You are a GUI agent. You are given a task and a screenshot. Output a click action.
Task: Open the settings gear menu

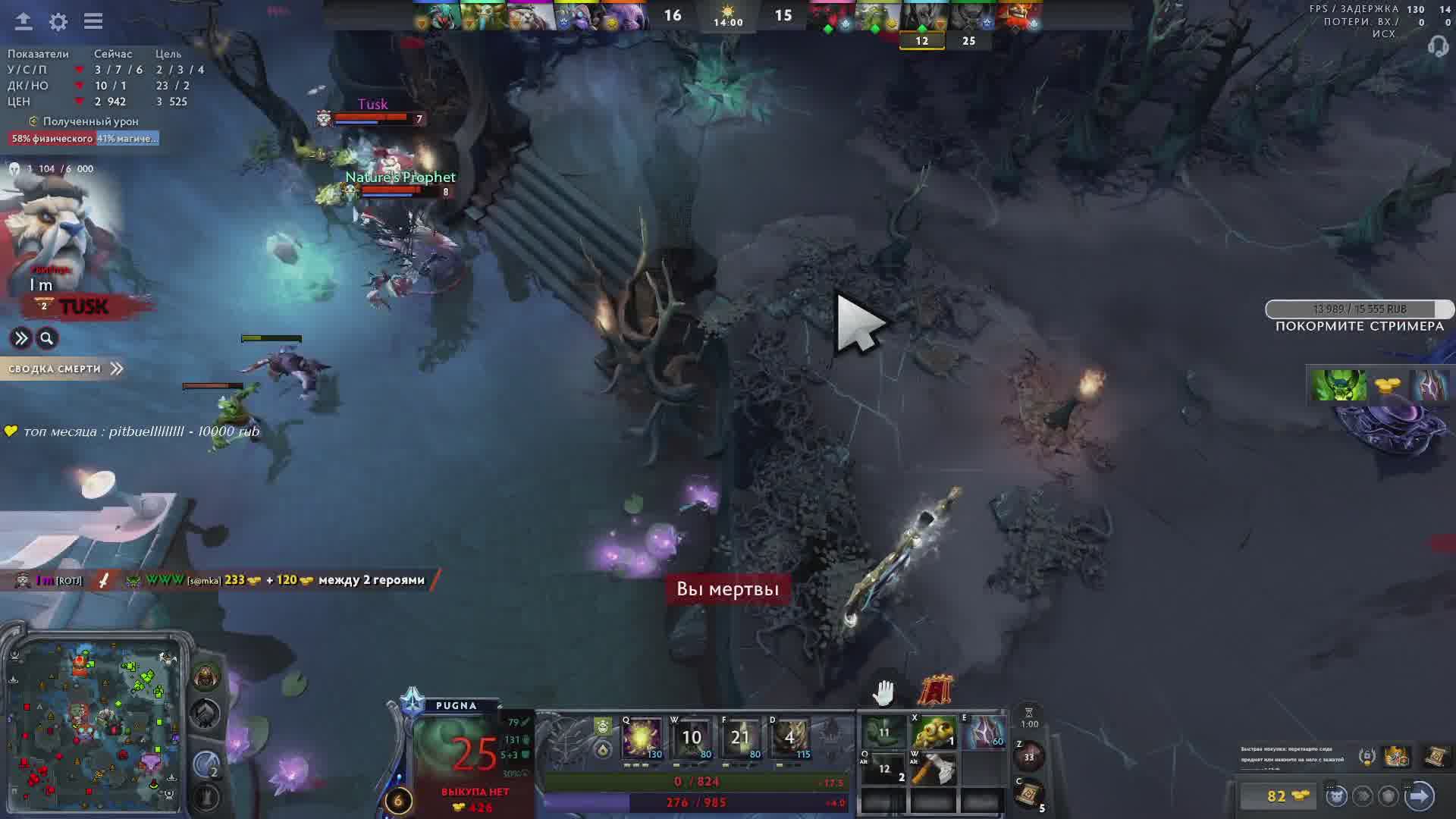pyautogui.click(x=58, y=21)
